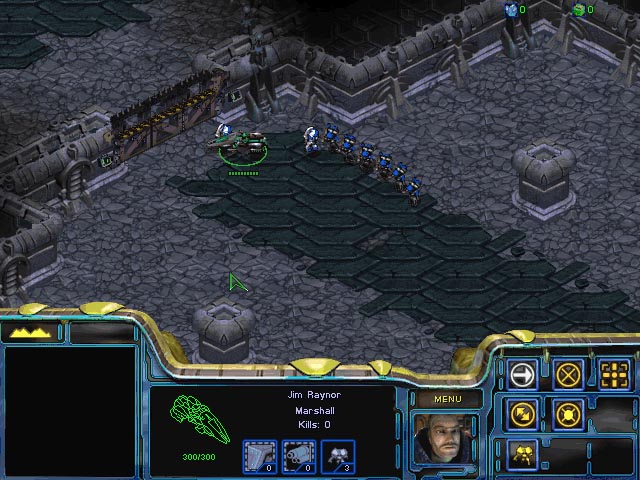Issue the Stop command
The height and width of the screenshot is (480, 640).
click(568, 374)
